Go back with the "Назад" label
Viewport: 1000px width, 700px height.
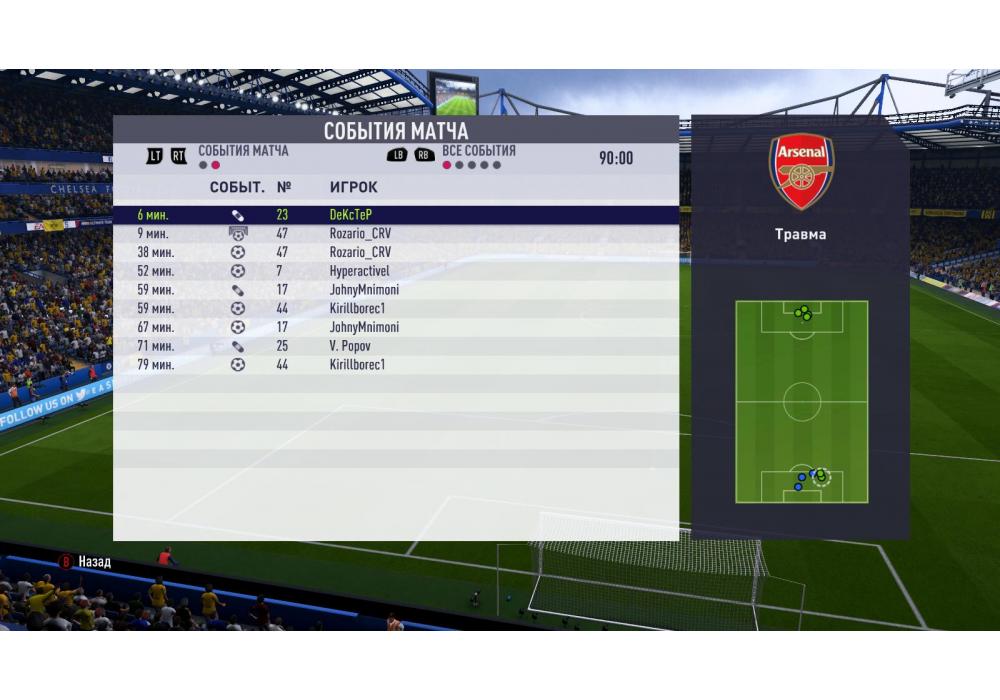coord(94,562)
